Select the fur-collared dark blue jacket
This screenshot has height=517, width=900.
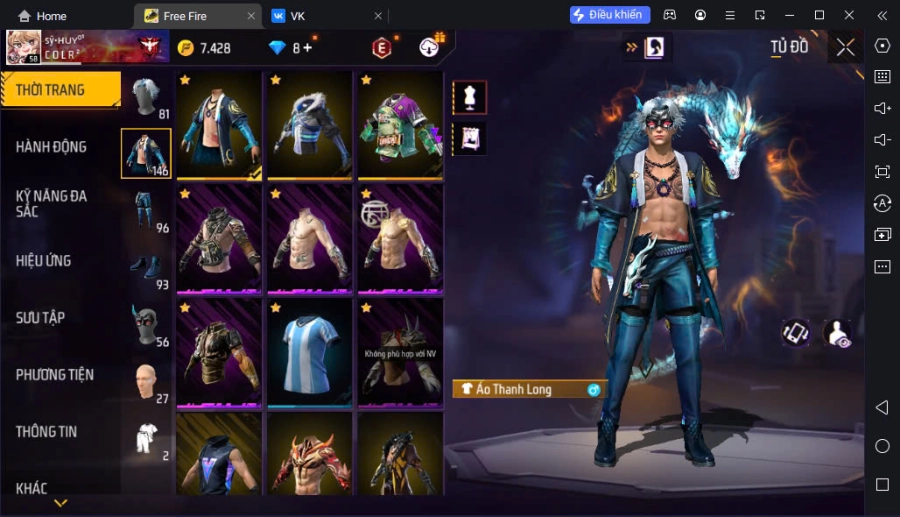[x=309, y=126]
